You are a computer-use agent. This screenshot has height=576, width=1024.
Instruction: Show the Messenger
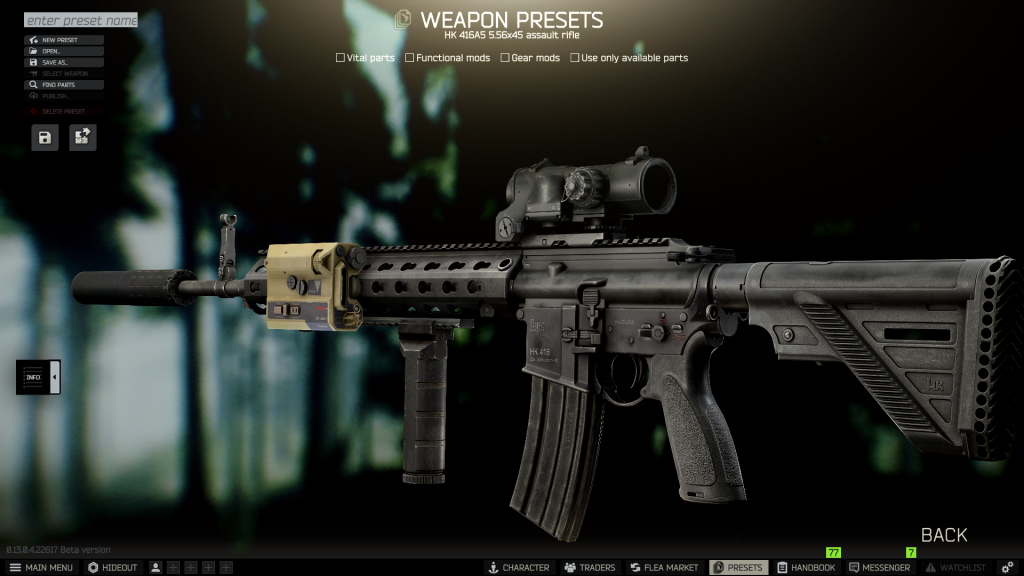pos(879,568)
